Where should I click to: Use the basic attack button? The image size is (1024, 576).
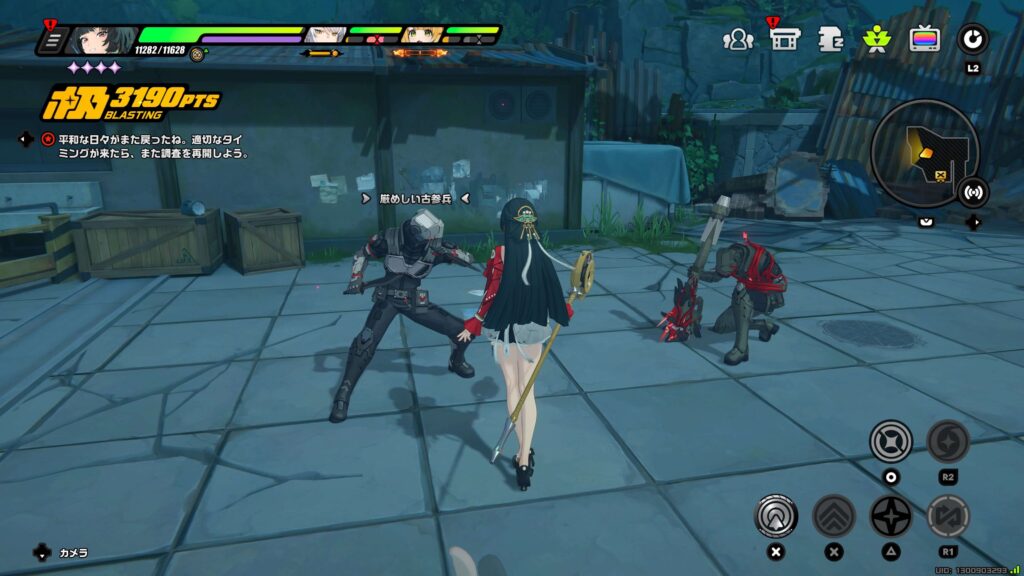(x=890, y=441)
